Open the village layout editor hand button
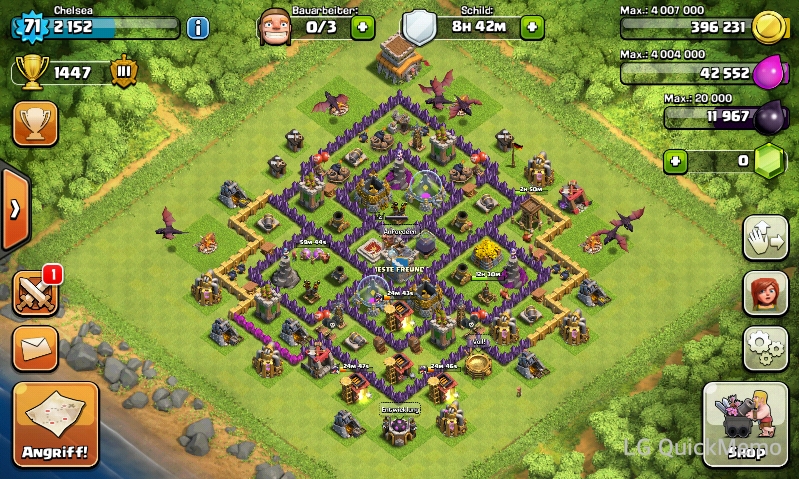This screenshot has height=479, width=799. click(765, 238)
